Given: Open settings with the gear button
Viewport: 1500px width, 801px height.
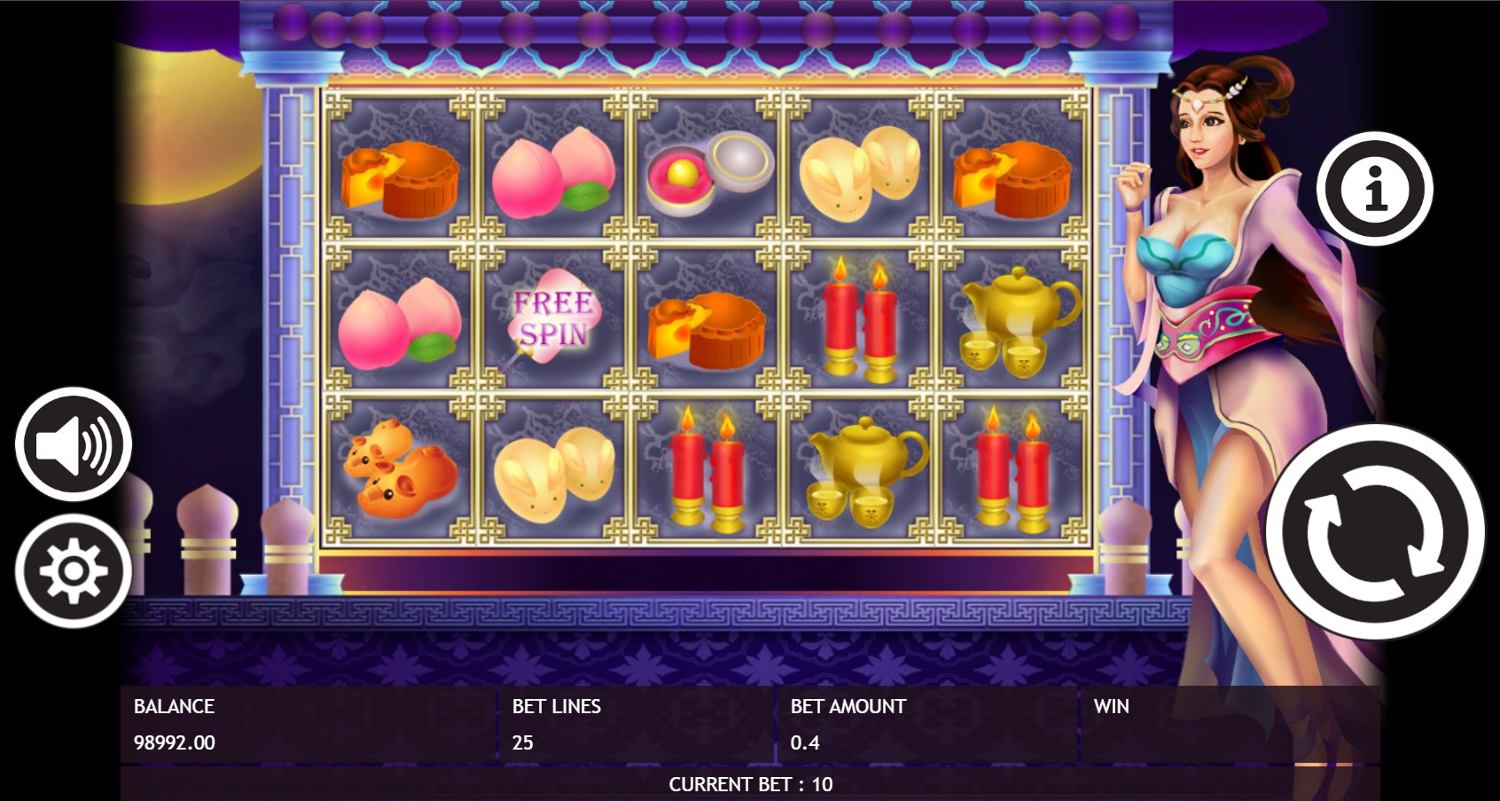Looking at the screenshot, I should point(73,571).
